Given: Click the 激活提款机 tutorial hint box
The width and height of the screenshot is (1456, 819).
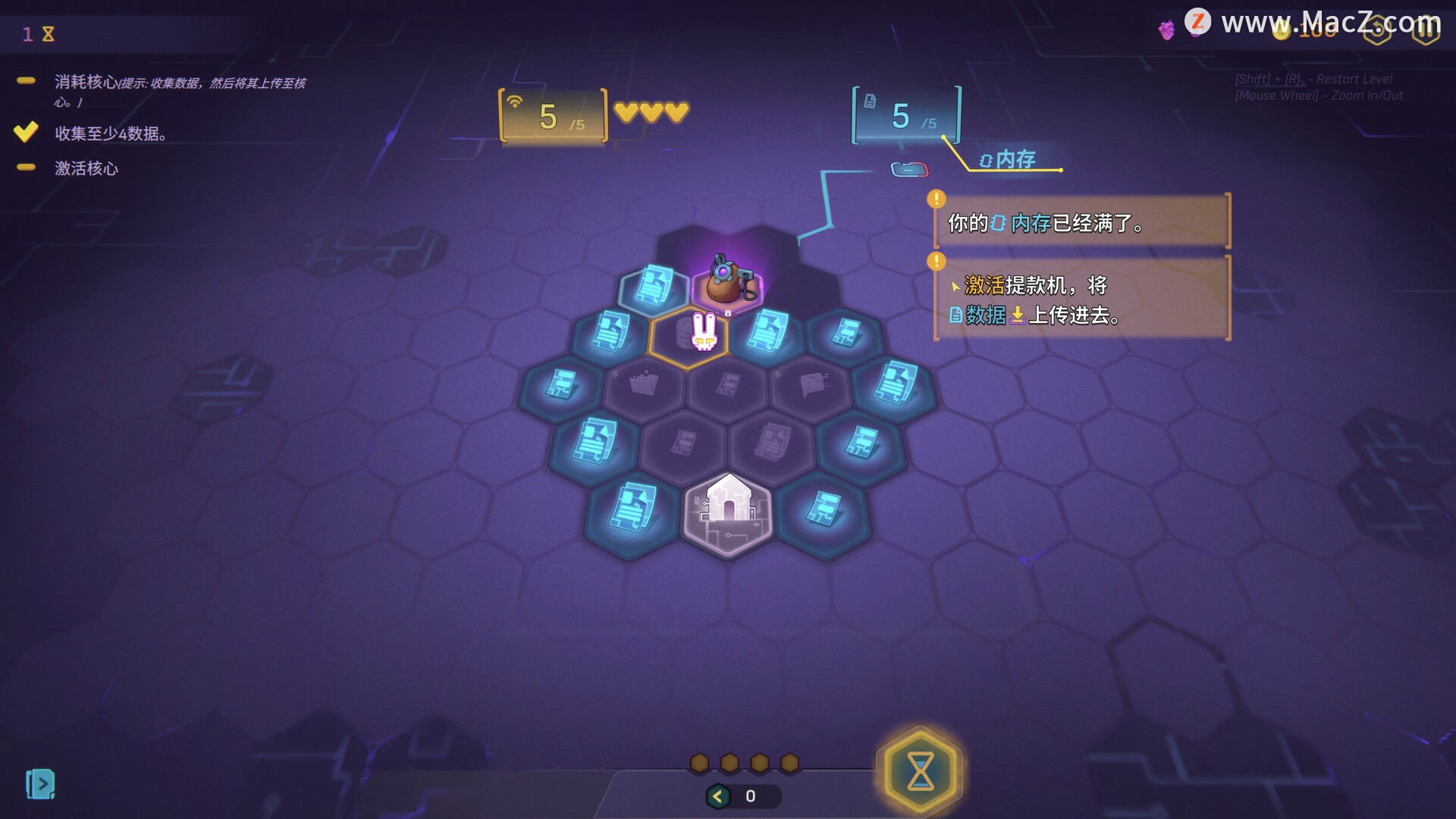Looking at the screenshot, I should [1081, 299].
